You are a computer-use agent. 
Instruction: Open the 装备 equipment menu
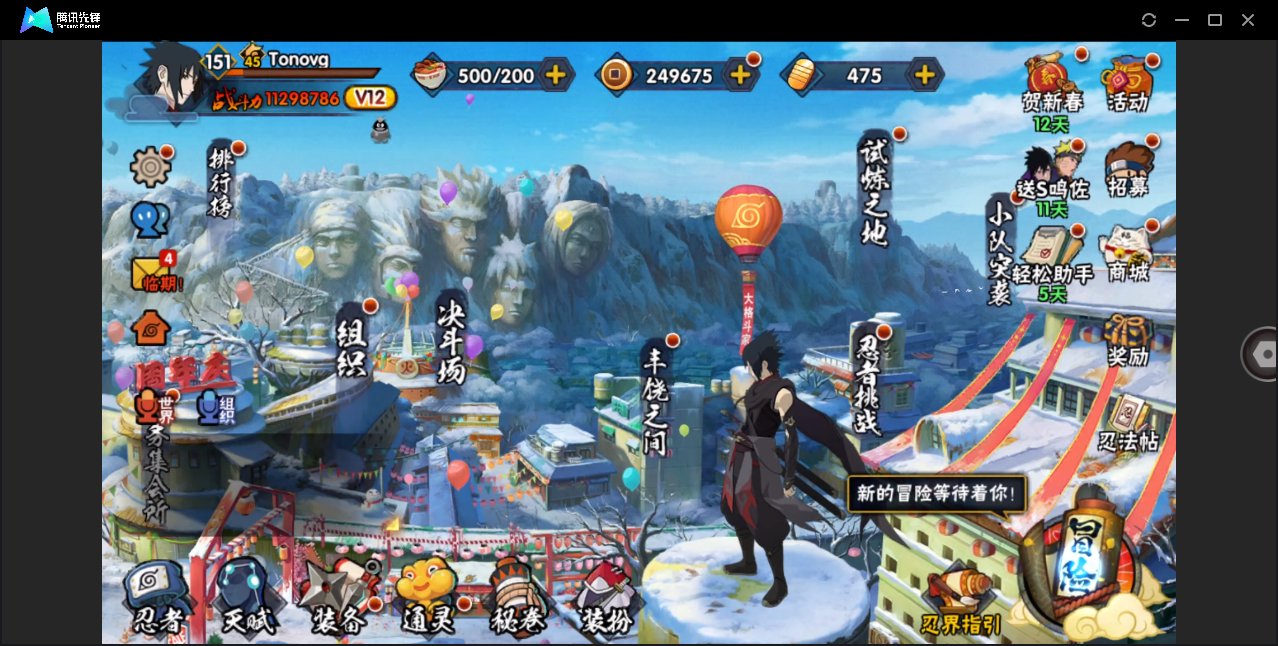(338, 598)
